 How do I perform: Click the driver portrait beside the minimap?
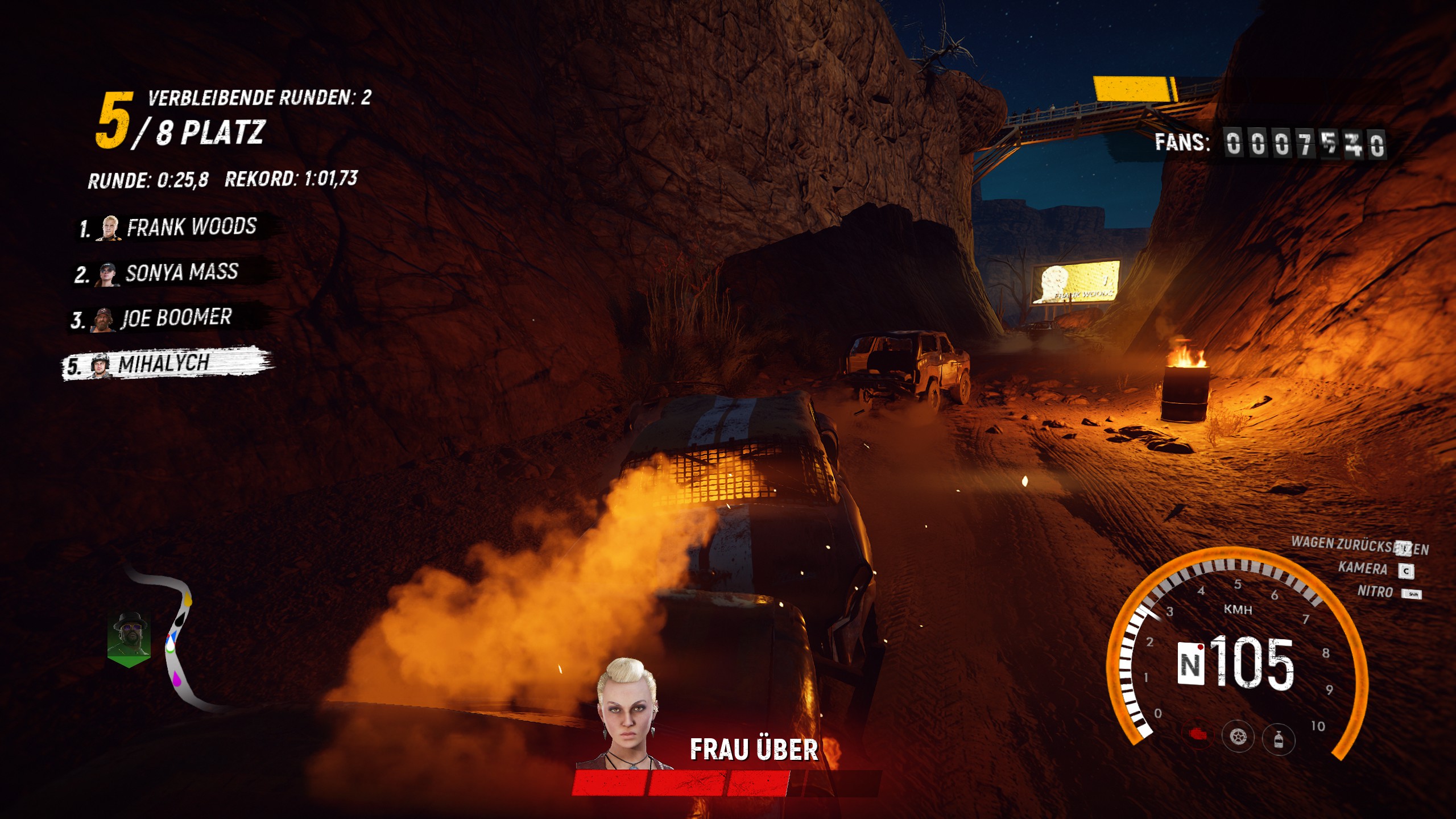(130, 637)
